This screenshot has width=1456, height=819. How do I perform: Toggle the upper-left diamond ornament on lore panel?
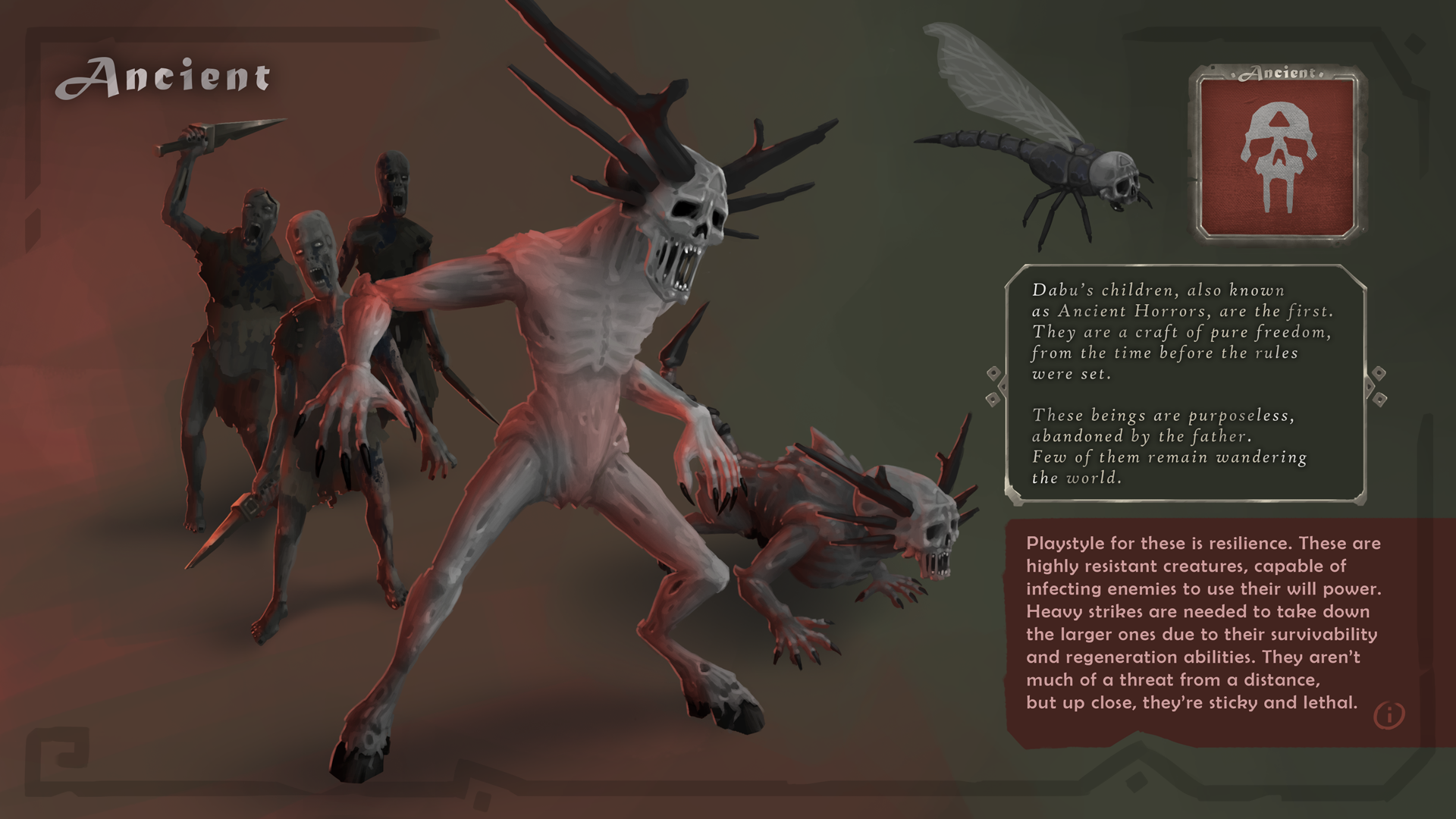[x=993, y=373]
